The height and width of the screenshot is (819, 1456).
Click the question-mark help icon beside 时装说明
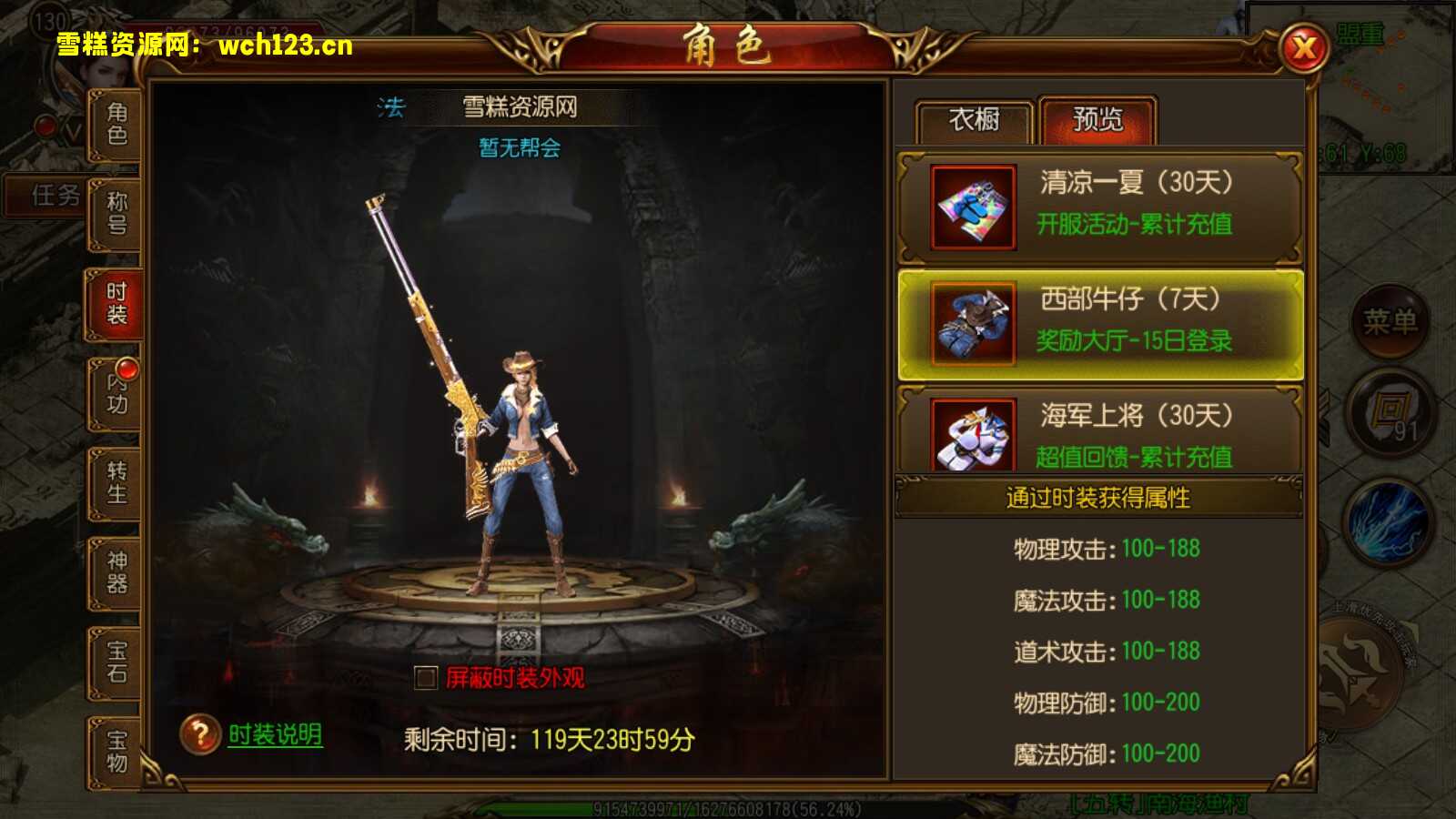pyautogui.click(x=199, y=733)
